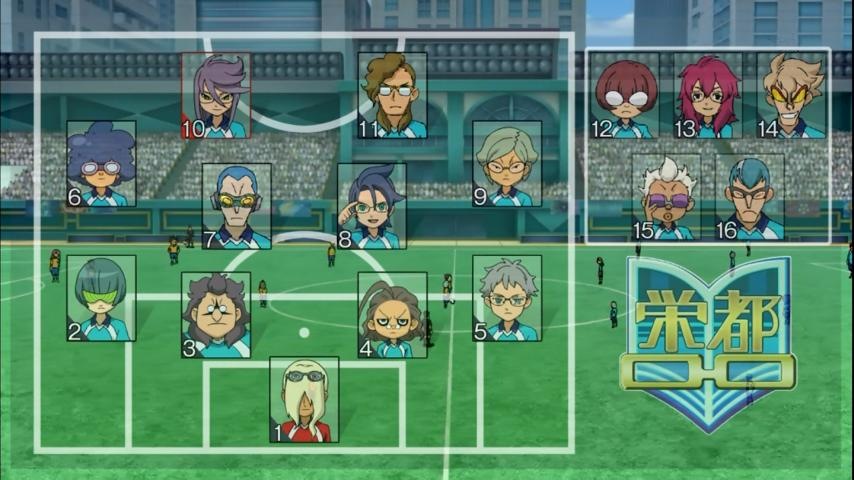854x480 pixels.
Task: Pick saluting player number 8
Action: click(372, 206)
